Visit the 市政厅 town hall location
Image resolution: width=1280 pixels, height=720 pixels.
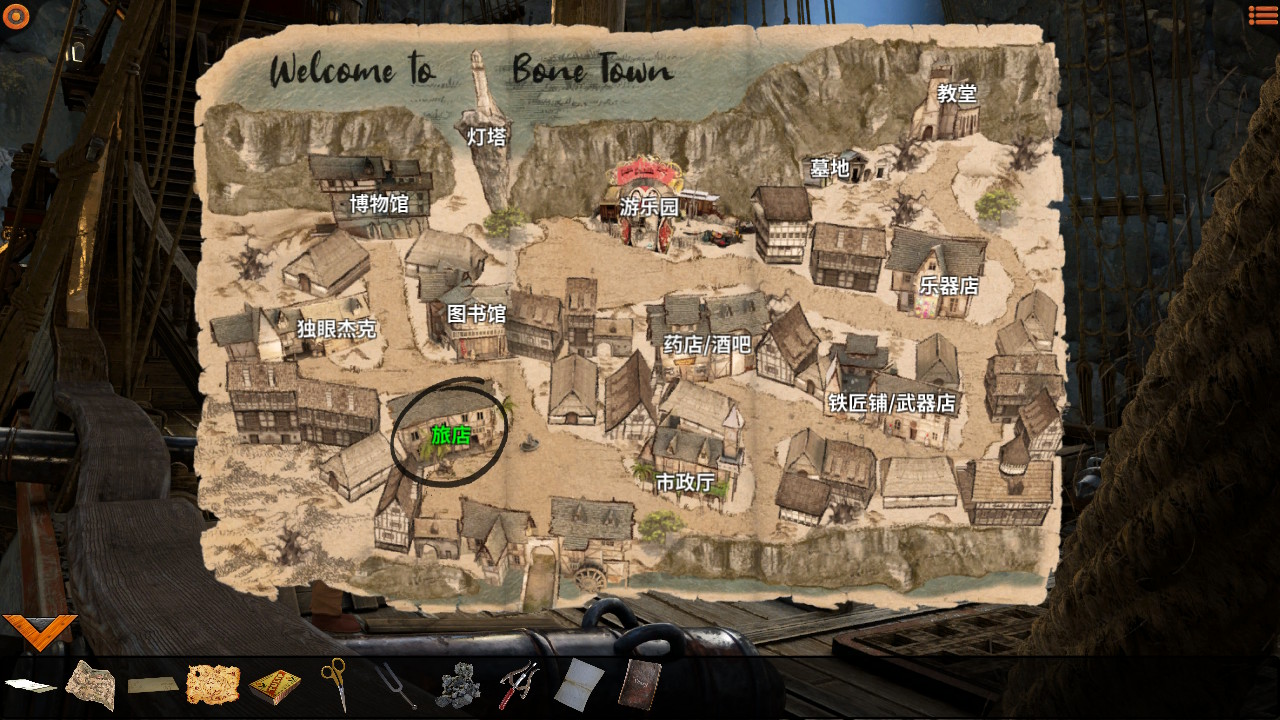tap(685, 483)
